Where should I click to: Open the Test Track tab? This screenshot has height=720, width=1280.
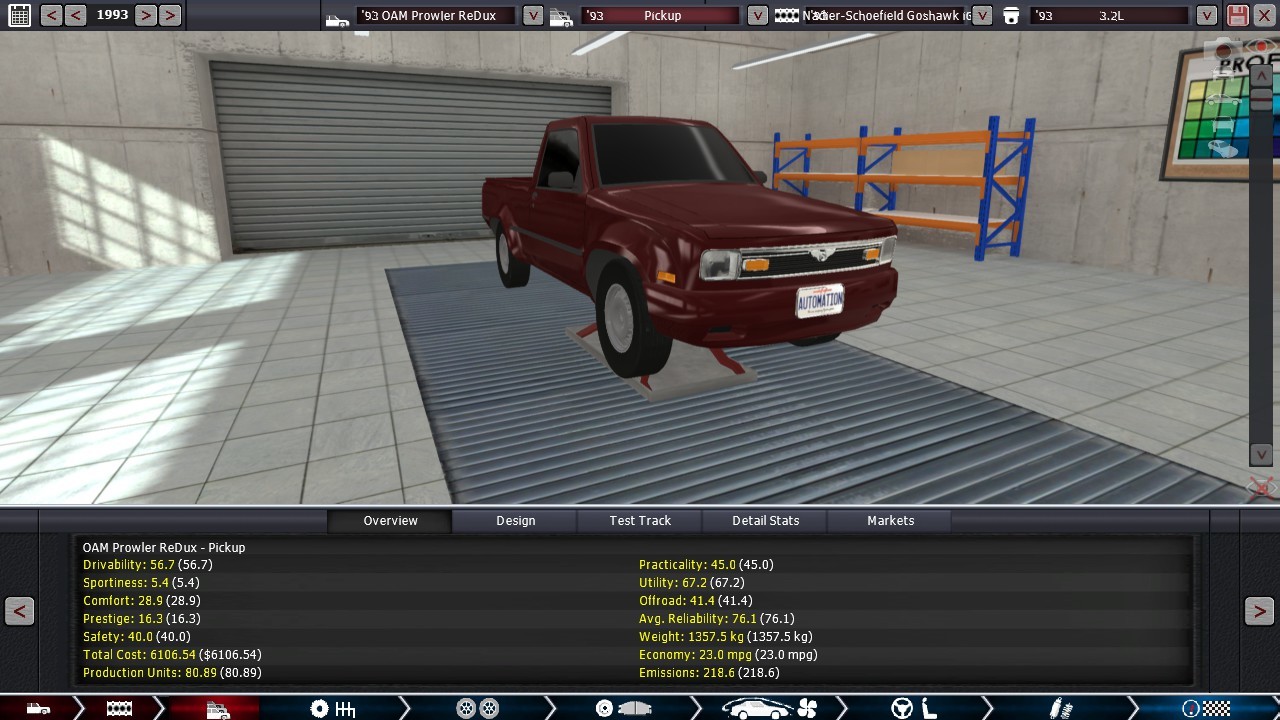coord(640,520)
